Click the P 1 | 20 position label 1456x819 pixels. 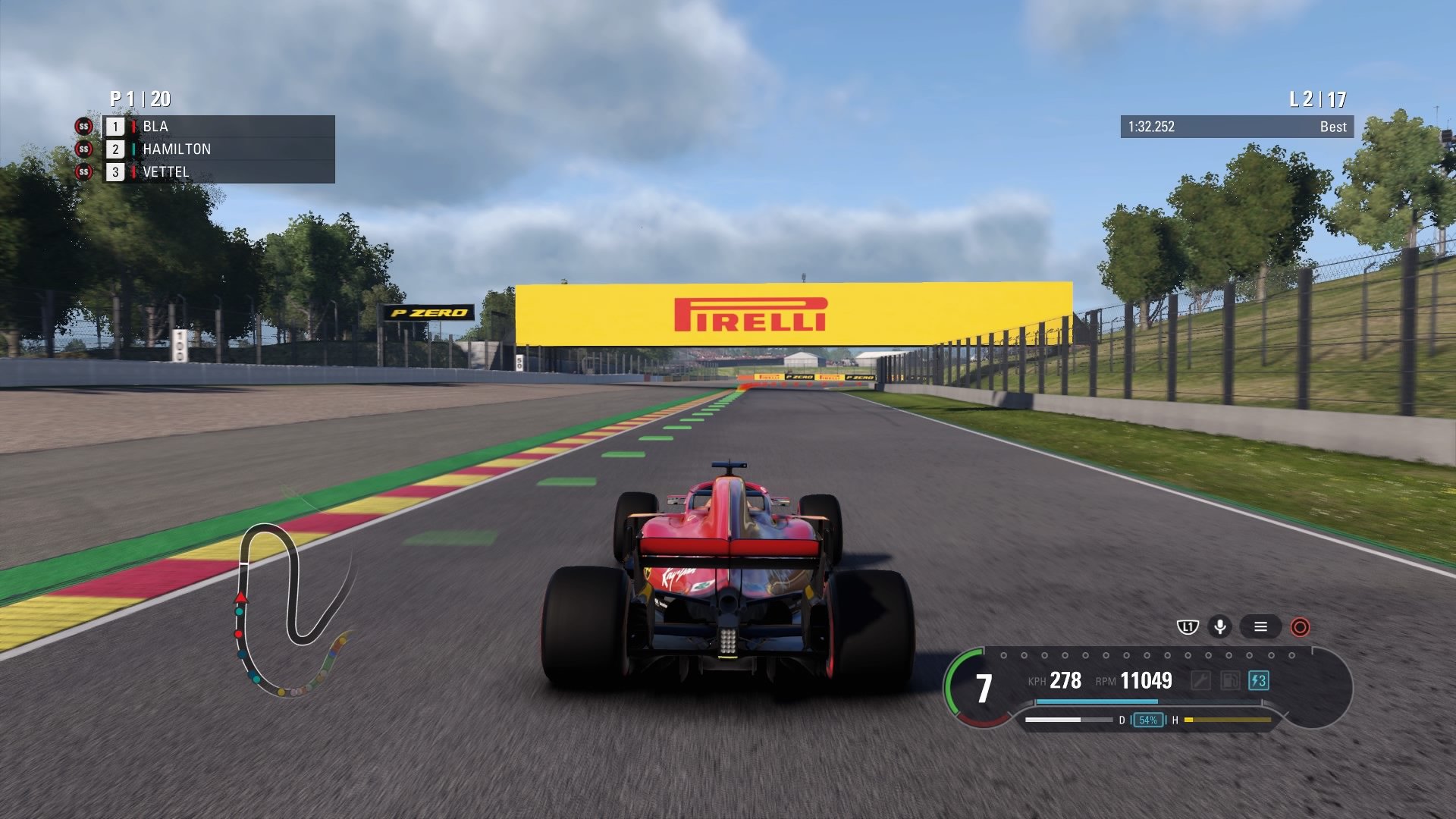(139, 97)
